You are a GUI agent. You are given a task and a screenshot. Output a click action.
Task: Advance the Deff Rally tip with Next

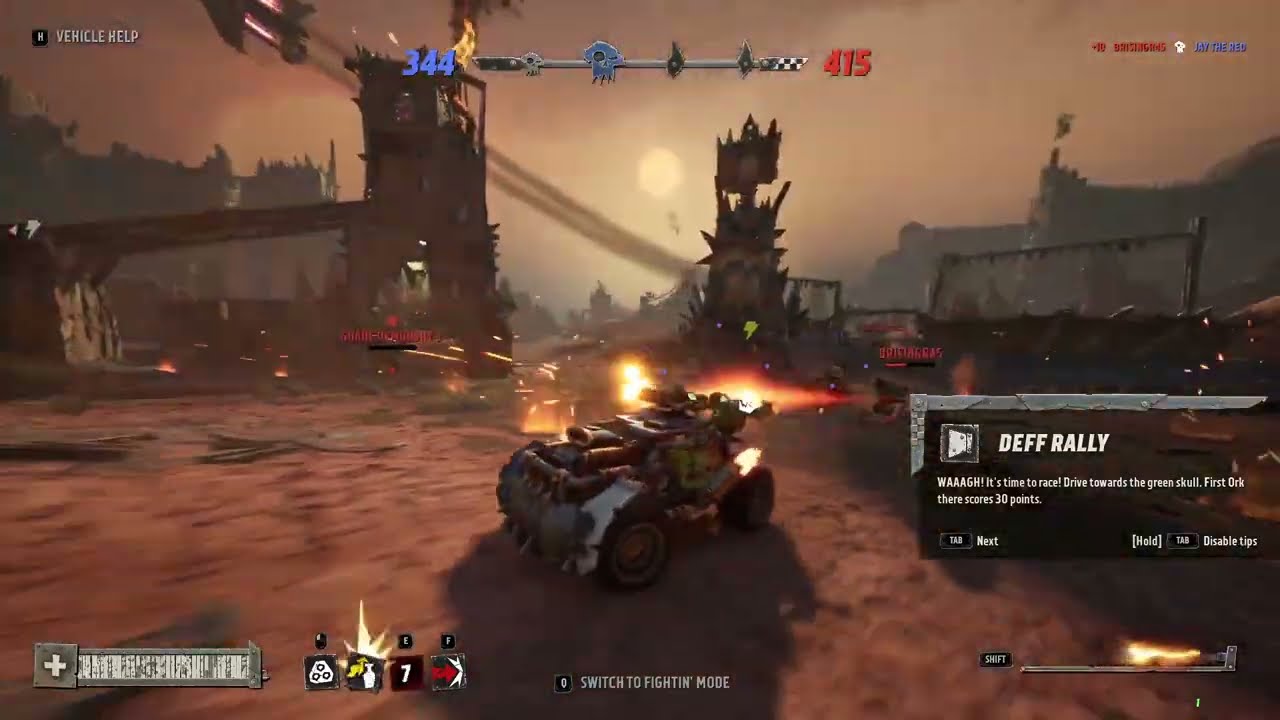[986, 541]
